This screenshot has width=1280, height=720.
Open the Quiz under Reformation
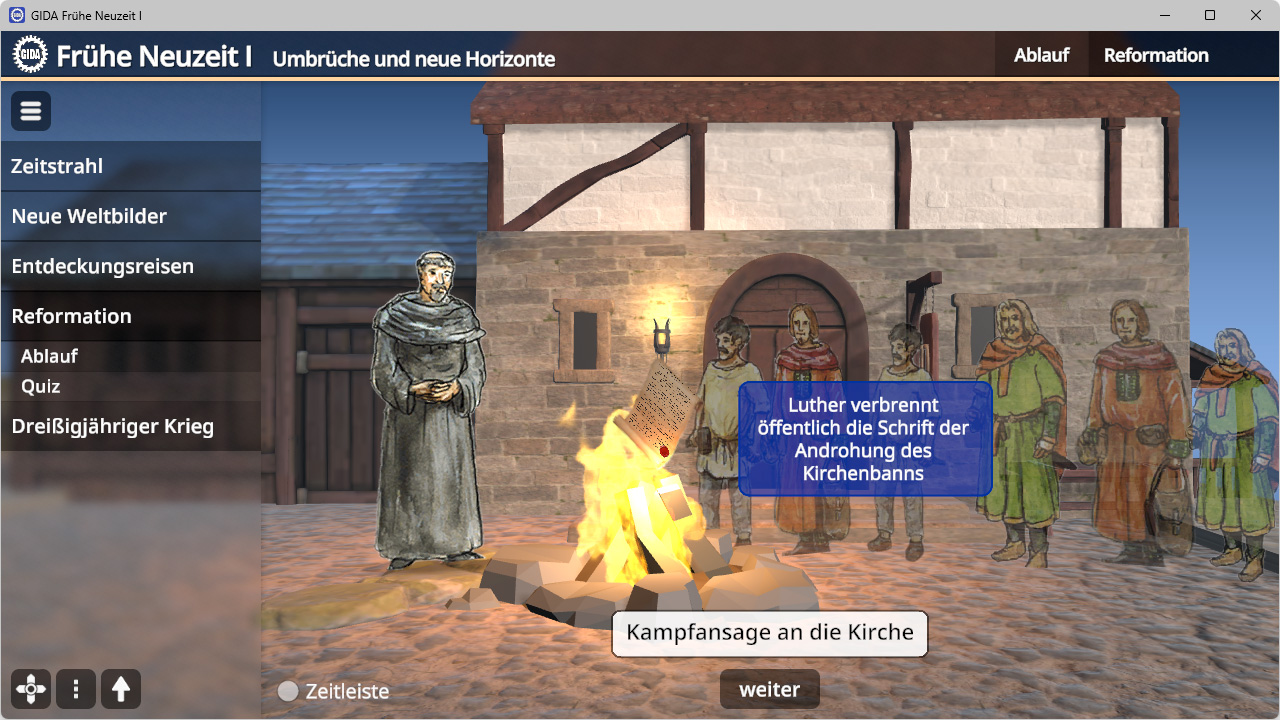pos(42,386)
